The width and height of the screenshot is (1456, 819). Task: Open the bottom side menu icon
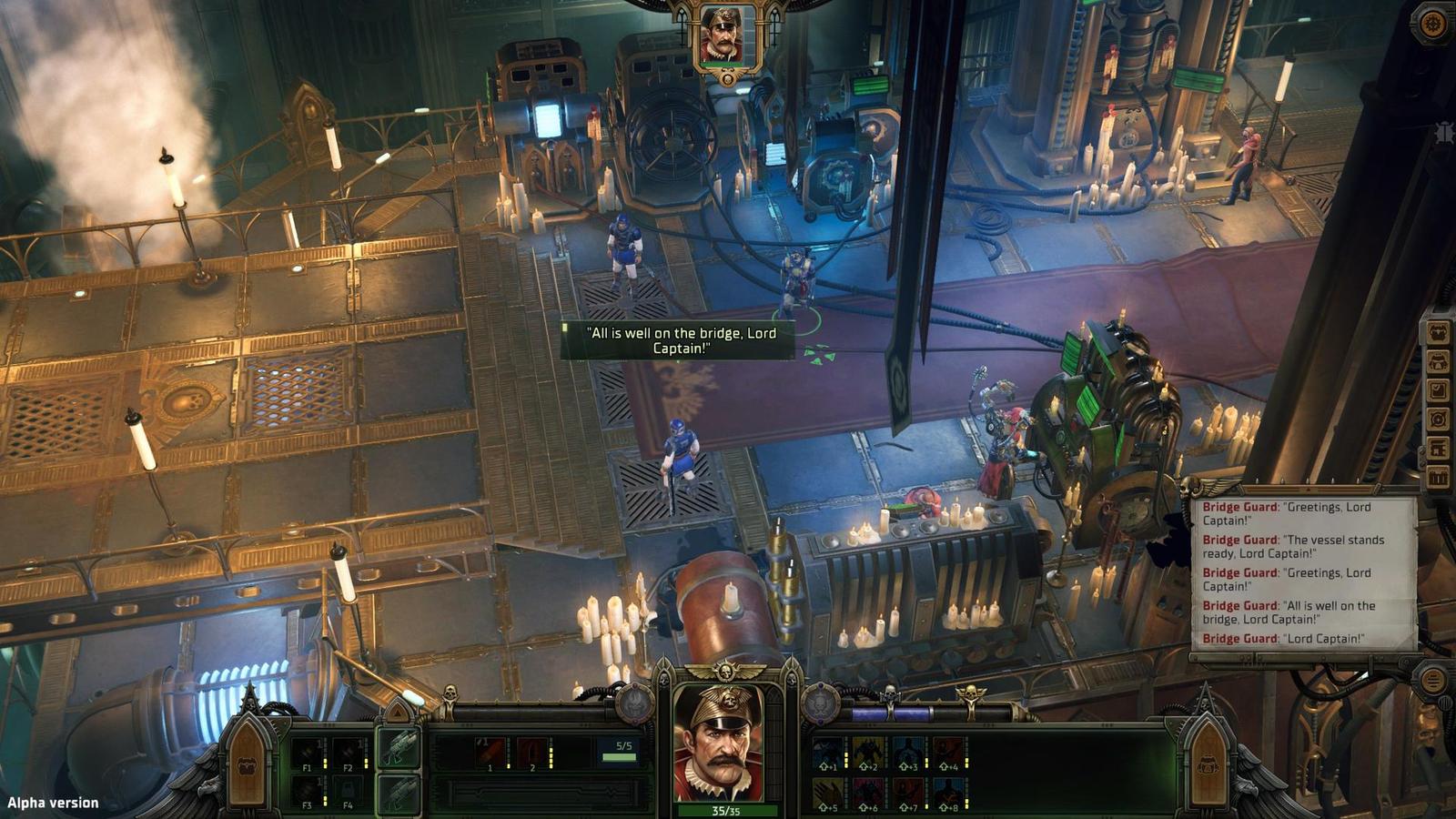click(x=1438, y=478)
